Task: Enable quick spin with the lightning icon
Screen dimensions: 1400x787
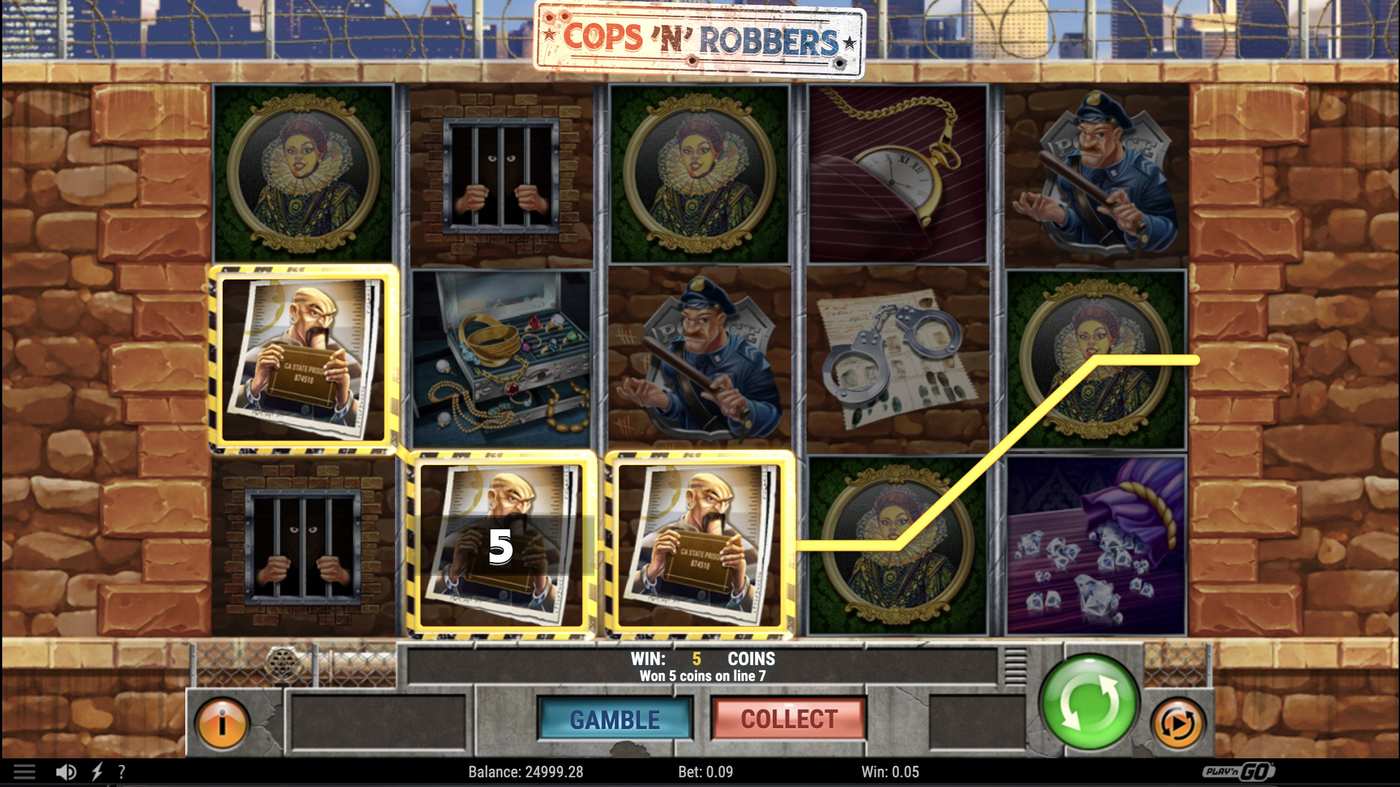Action: tap(96, 771)
